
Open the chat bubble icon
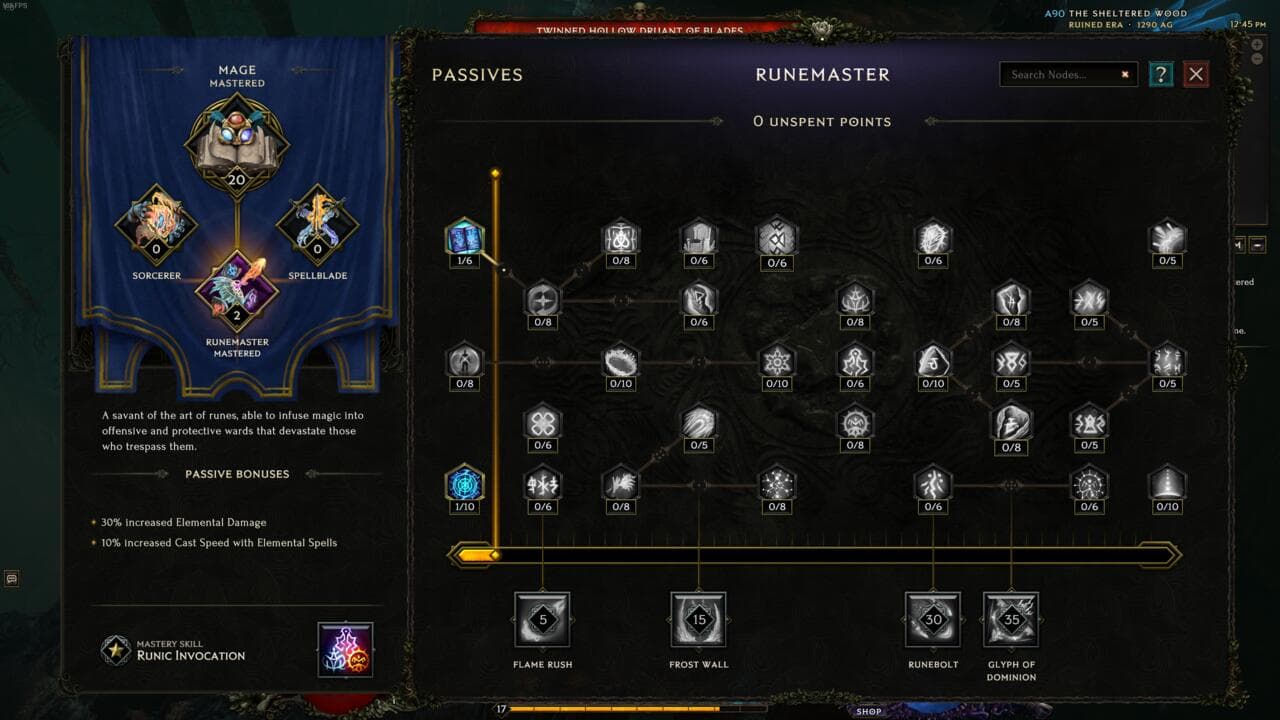(12, 578)
